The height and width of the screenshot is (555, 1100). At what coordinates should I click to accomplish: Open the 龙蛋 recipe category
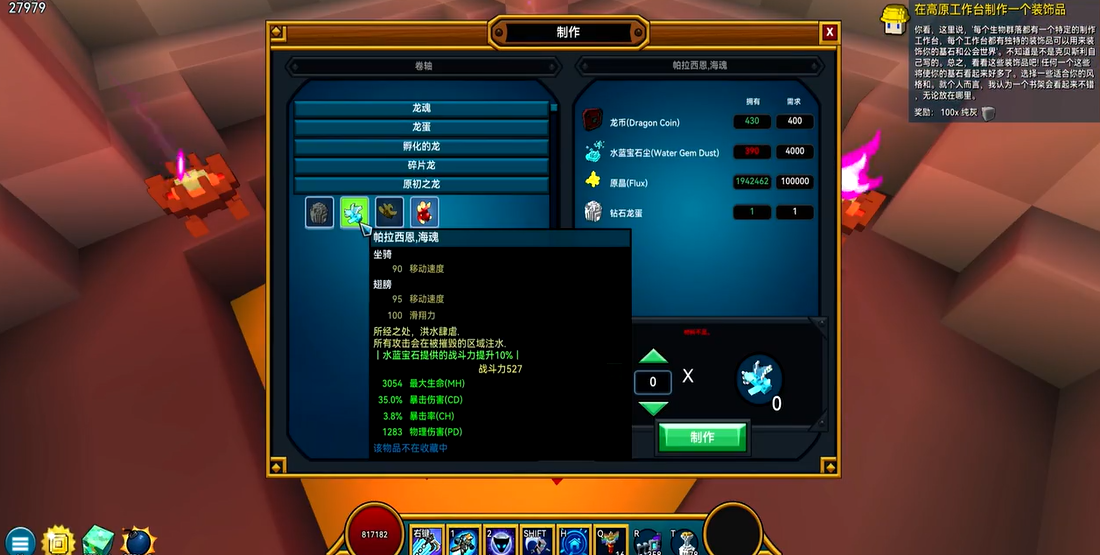pyautogui.click(x=422, y=127)
